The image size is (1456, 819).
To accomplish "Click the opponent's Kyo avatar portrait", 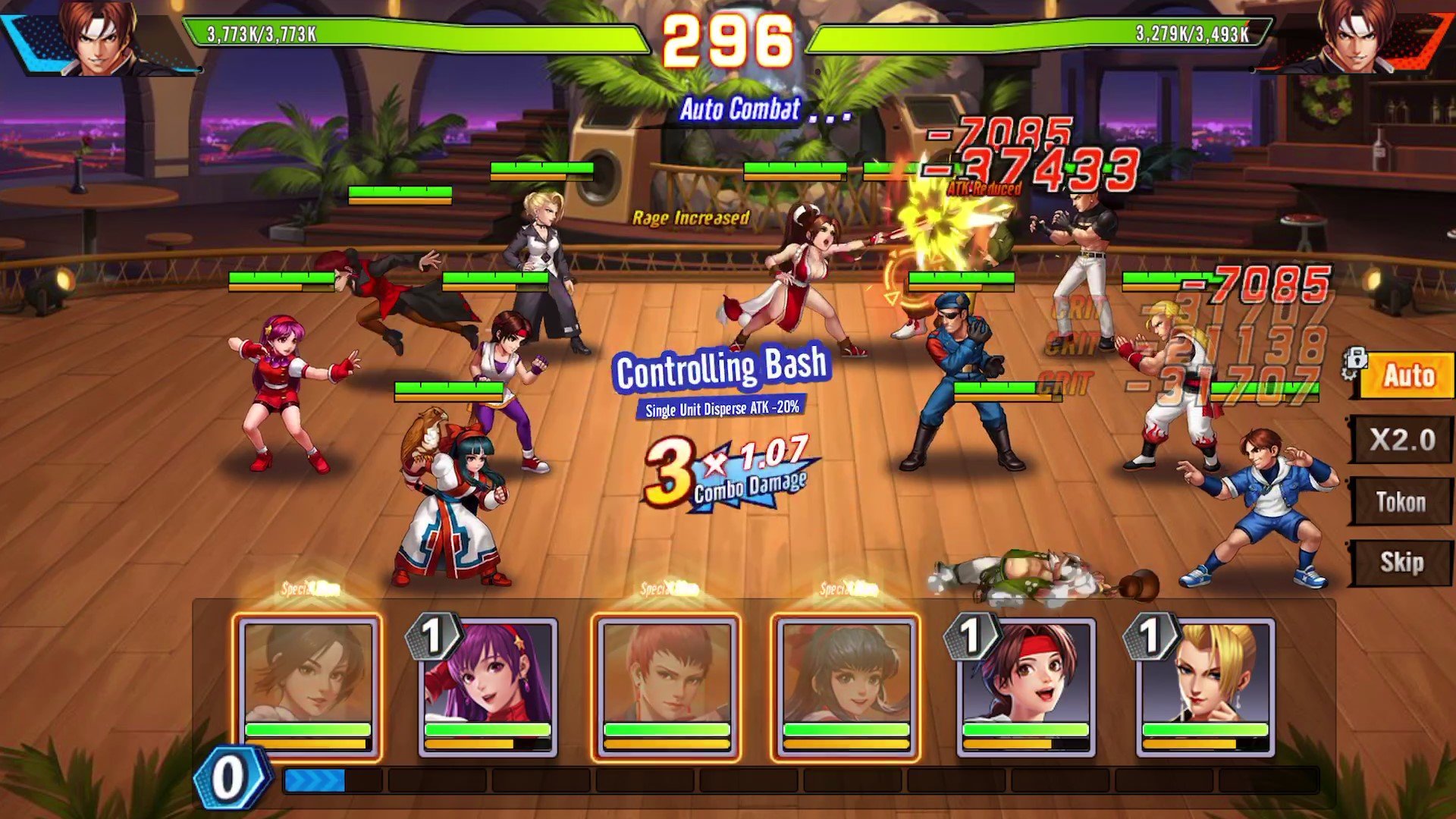I will pyautogui.click(x=1356, y=38).
